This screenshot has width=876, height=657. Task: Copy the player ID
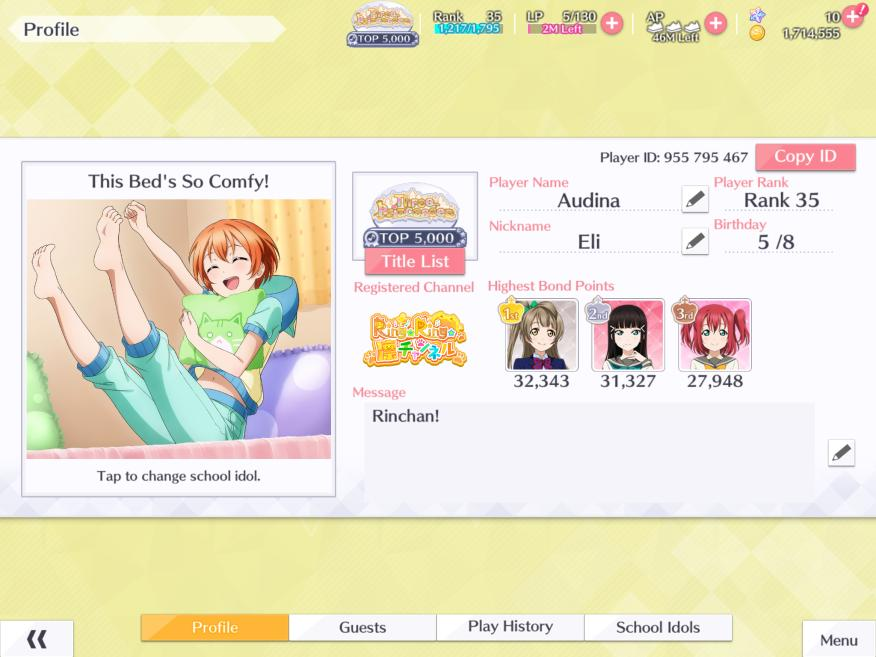(x=805, y=157)
